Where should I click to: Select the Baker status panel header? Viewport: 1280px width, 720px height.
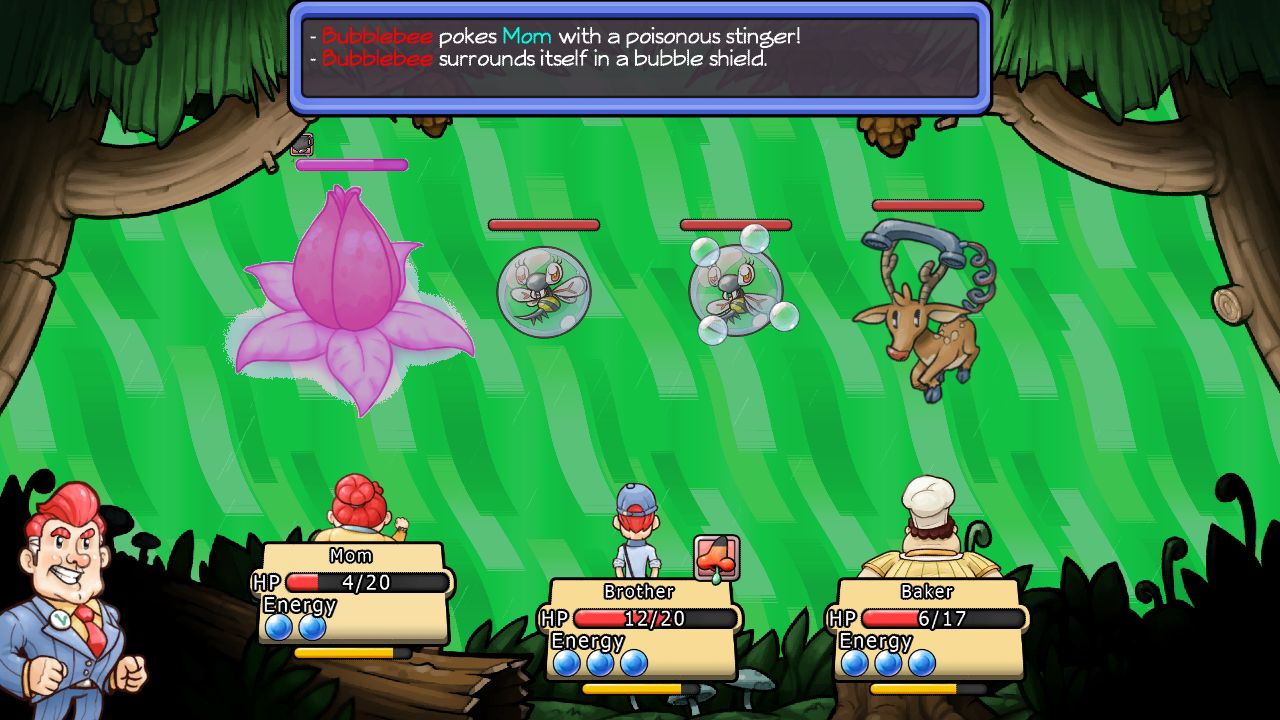pyautogui.click(x=927, y=592)
